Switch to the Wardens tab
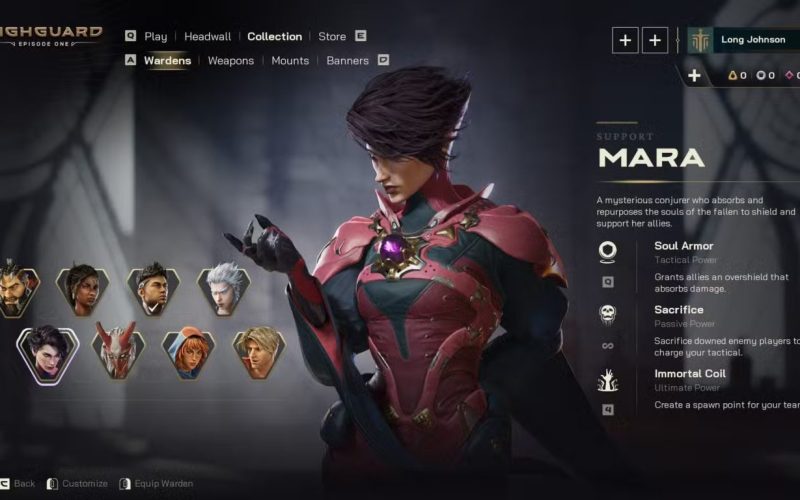Image resolution: width=800 pixels, height=500 pixels. (x=167, y=61)
